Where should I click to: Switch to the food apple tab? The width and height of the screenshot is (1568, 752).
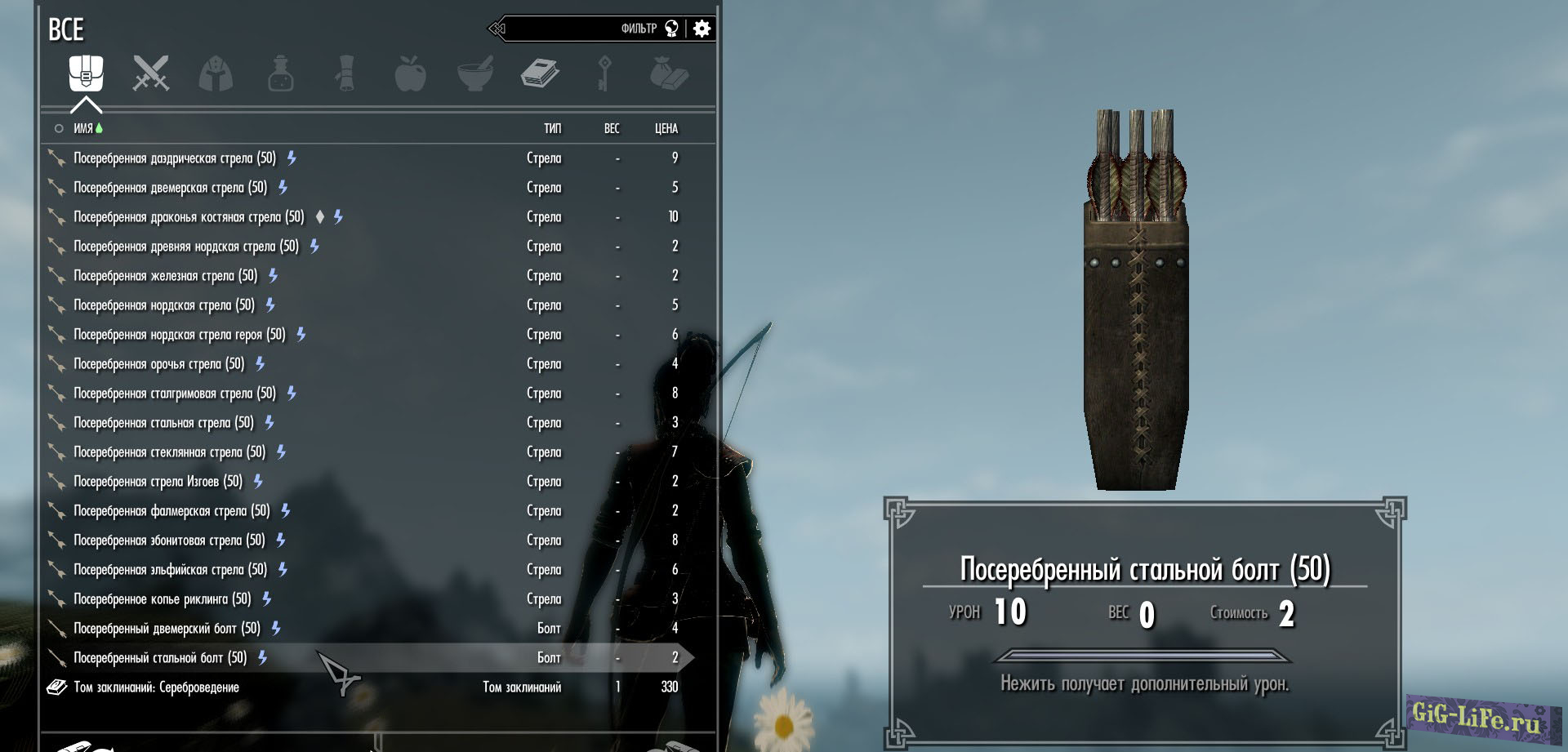coord(410,73)
